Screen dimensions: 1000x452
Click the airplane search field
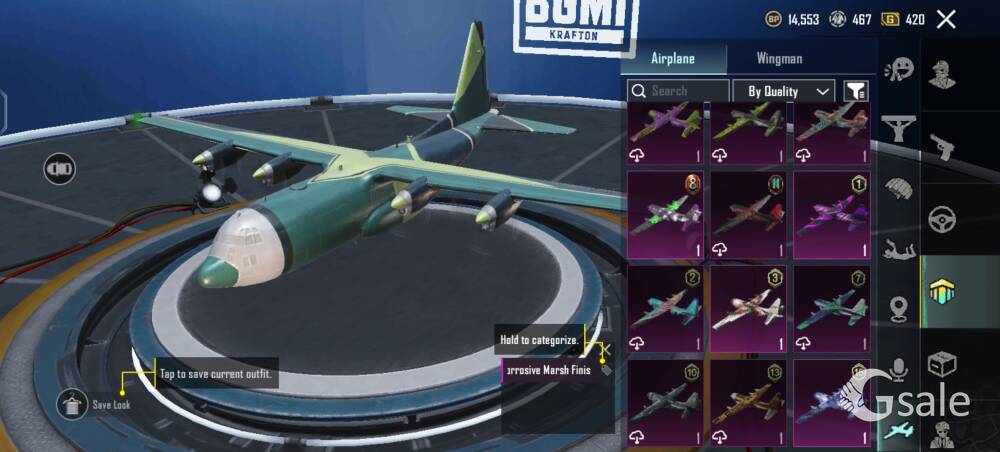pyautogui.click(x=678, y=91)
